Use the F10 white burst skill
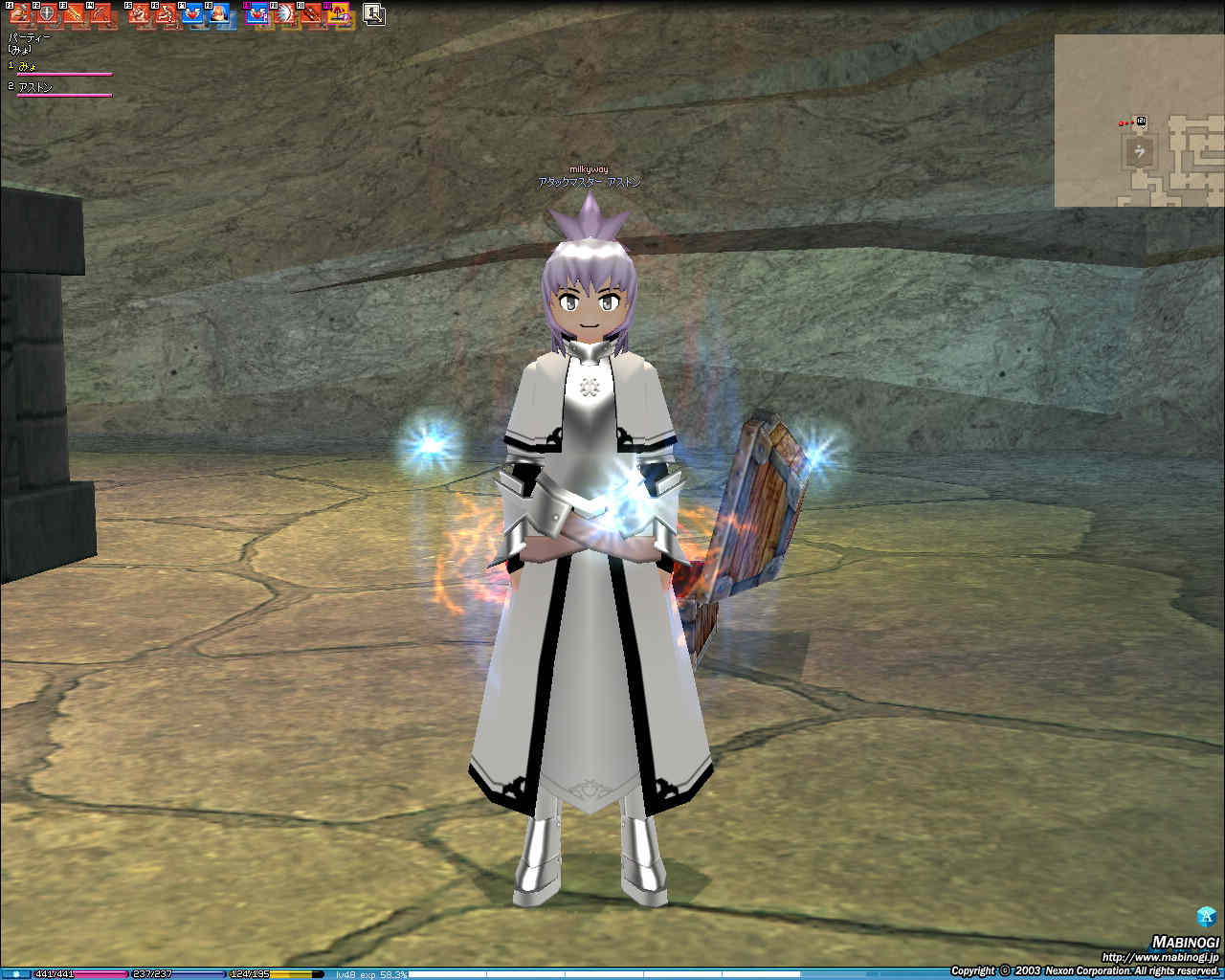The height and width of the screenshot is (980, 1225). (x=285, y=14)
